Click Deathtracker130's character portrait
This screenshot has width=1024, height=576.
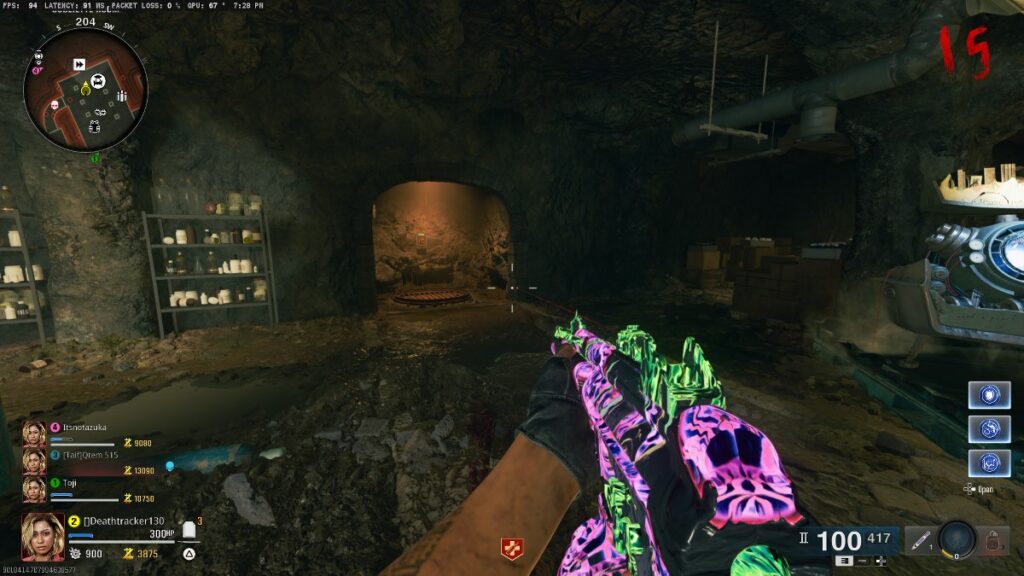[x=43, y=537]
